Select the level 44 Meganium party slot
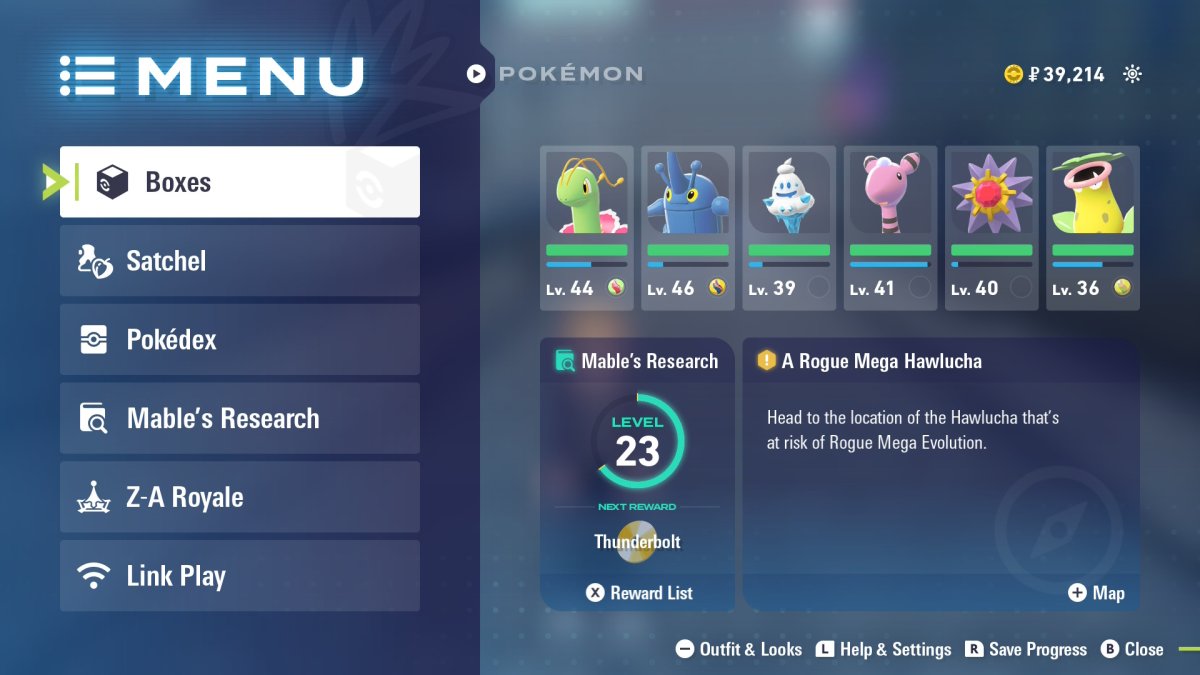Screen dimensions: 1200x675 587,228
